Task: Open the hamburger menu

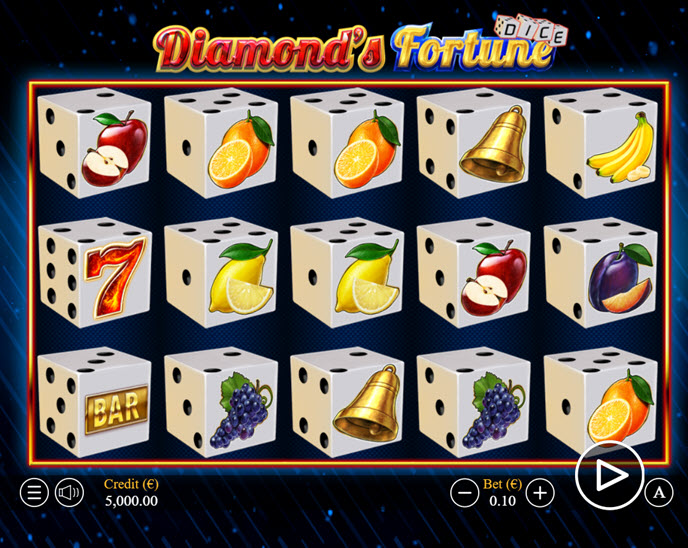Action: pos(34,492)
